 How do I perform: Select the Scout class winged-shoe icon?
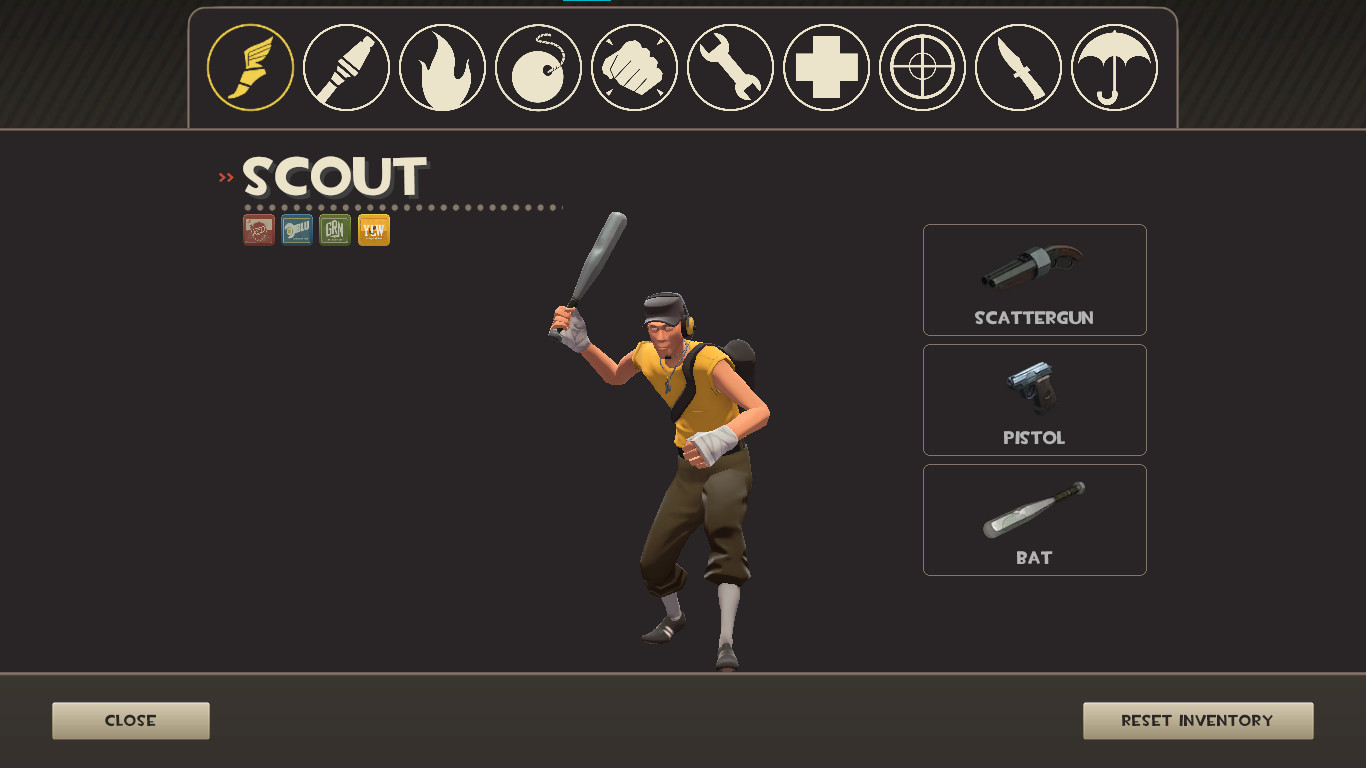249,67
